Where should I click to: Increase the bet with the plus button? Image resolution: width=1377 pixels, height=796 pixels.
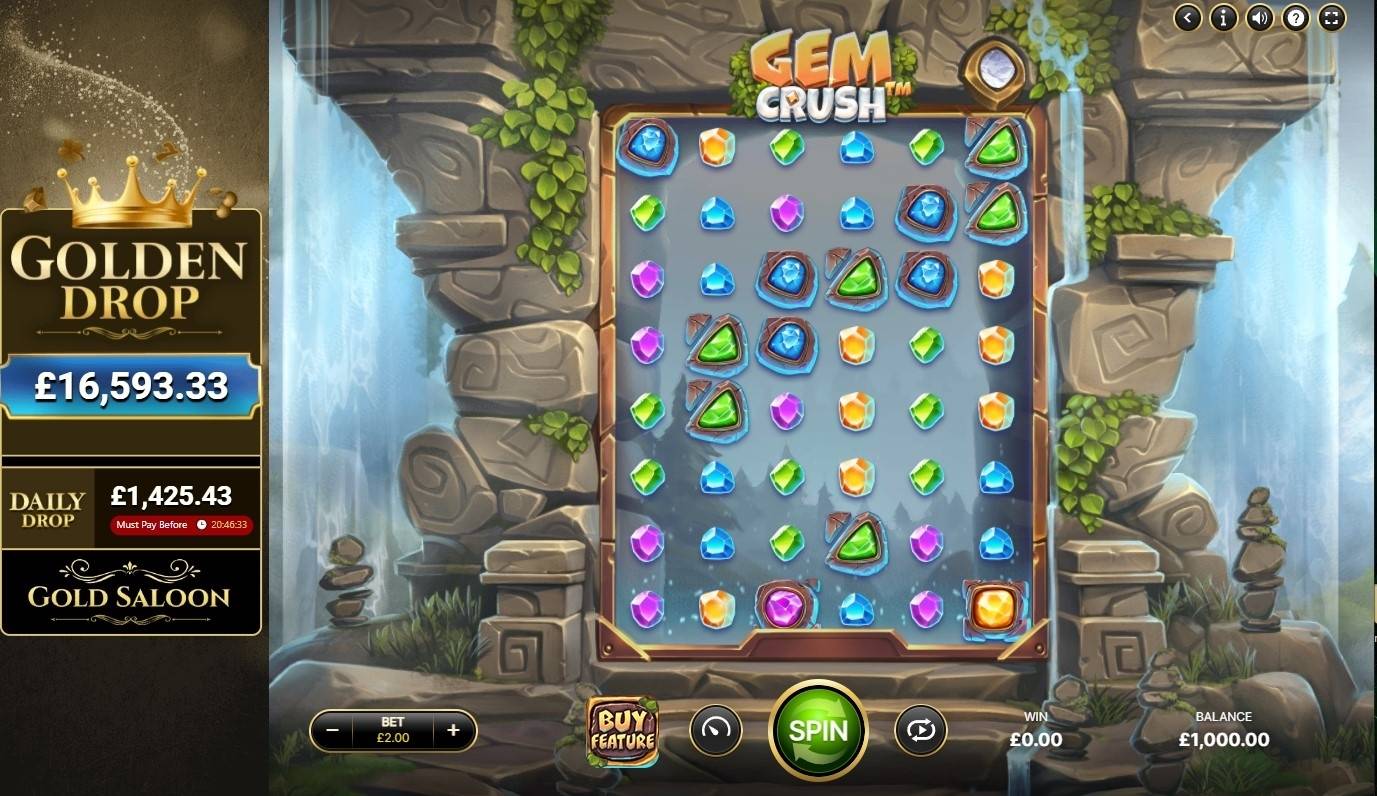click(x=453, y=730)
